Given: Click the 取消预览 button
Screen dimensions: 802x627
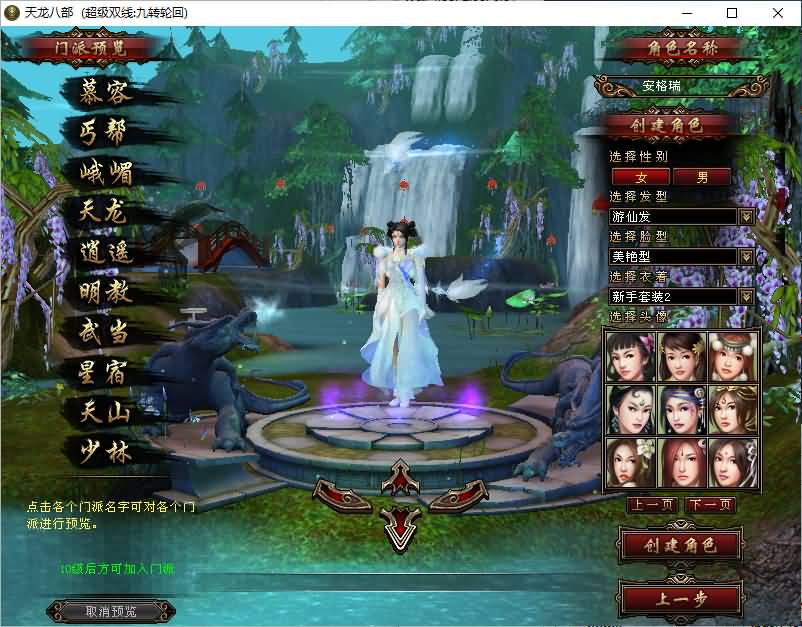Looking at the screenshot, I should [111, 611].
